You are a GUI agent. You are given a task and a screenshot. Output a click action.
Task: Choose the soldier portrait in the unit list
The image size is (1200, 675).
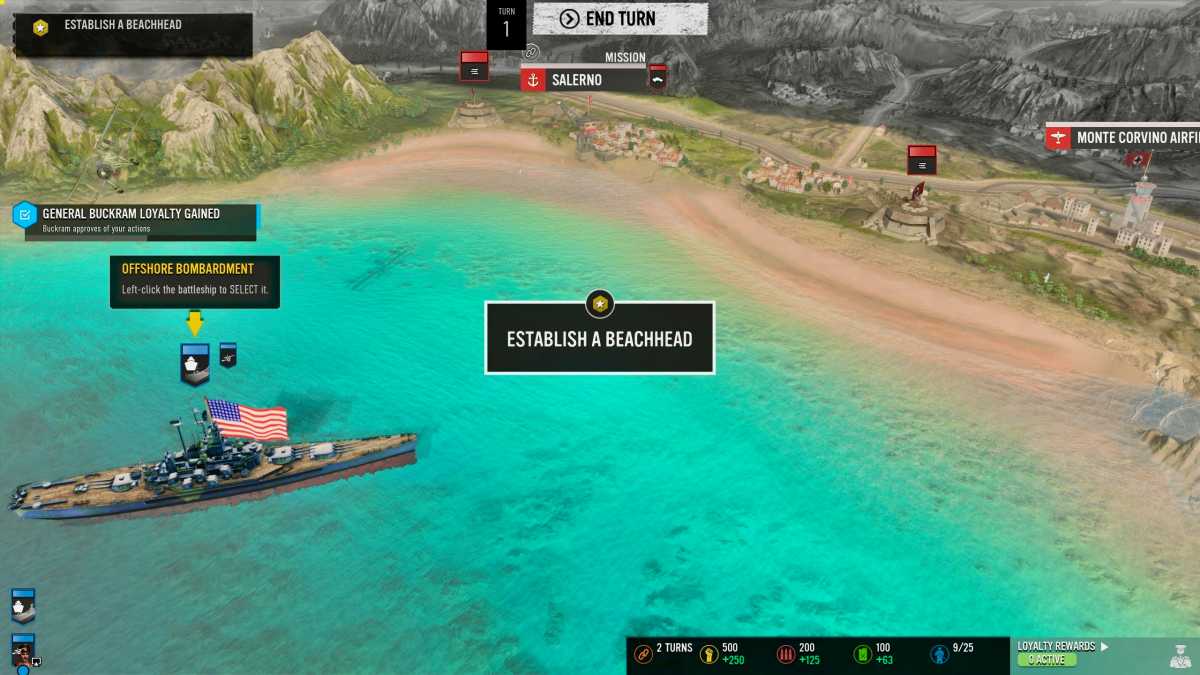pyautogui.click(x=23, y=651)
